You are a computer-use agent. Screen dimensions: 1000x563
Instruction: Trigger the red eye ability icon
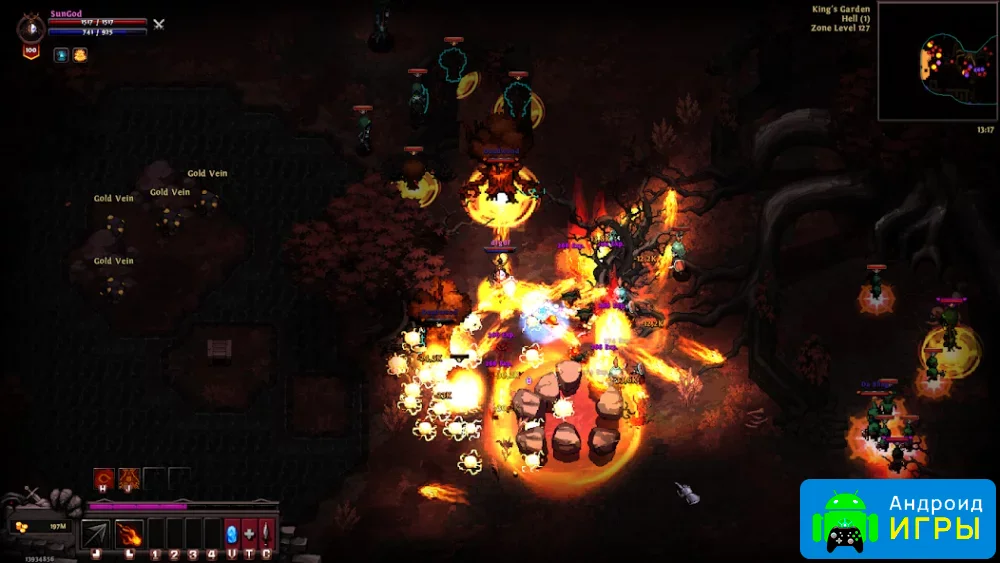tap(103, 479)
